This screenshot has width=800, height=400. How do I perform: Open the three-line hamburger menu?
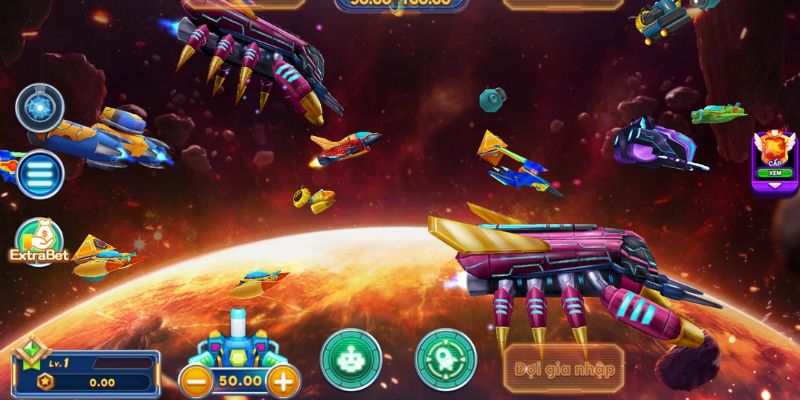point(40,173)
